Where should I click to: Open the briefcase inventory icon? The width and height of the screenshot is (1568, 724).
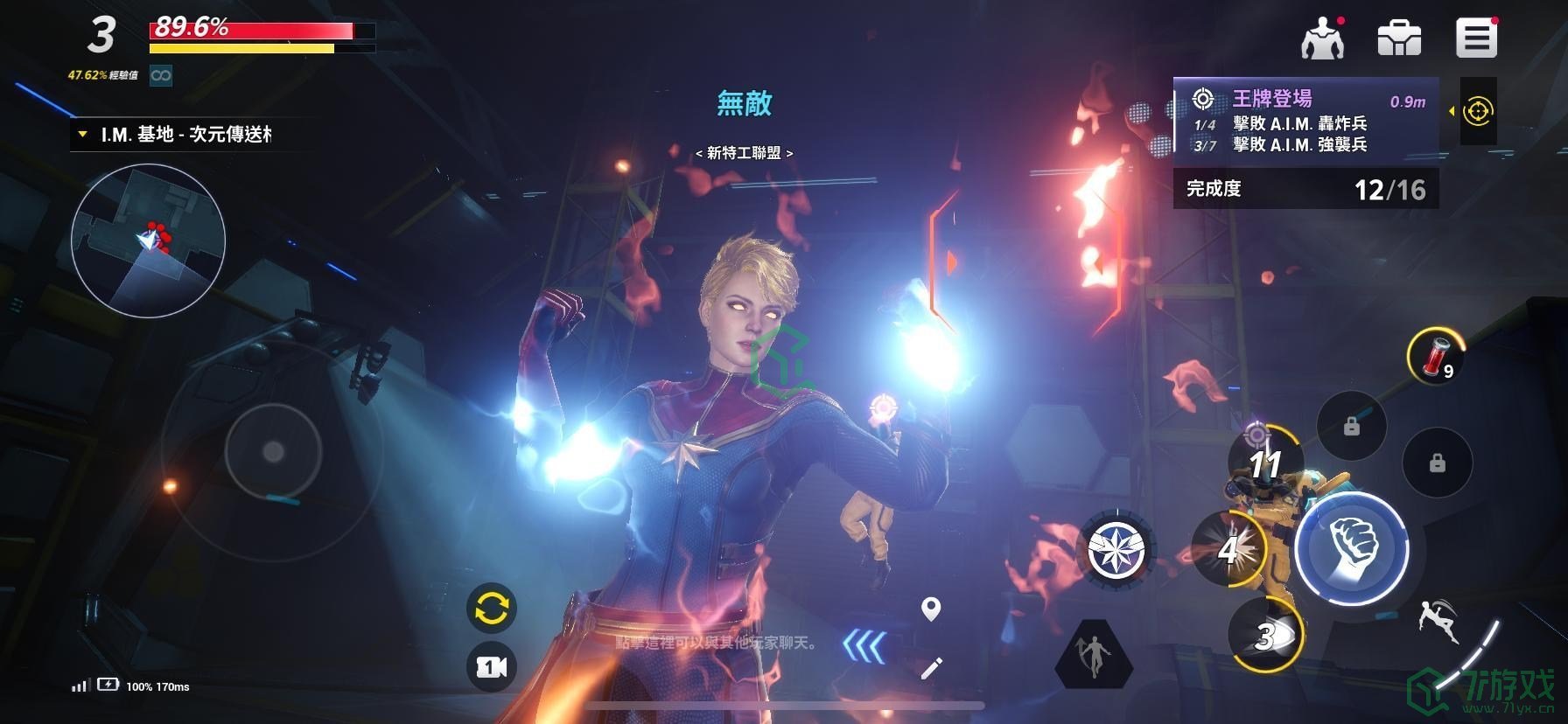click(x=1399, y=38)
